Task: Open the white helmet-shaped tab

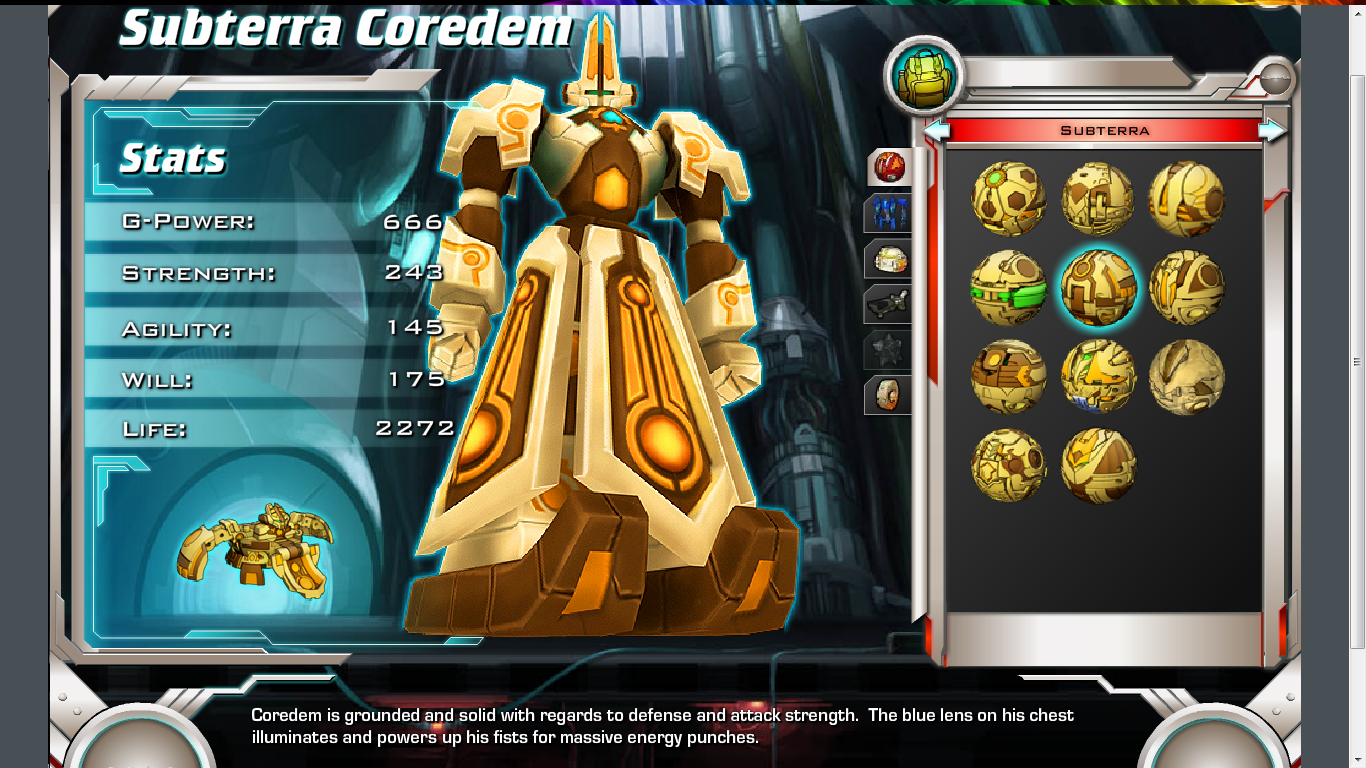Action: [888, 260]
